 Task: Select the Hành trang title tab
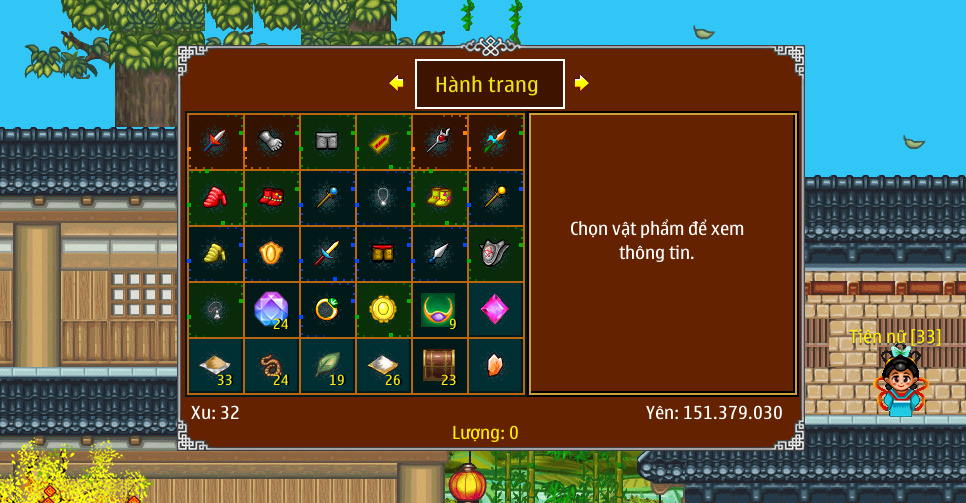coord(489,84)
